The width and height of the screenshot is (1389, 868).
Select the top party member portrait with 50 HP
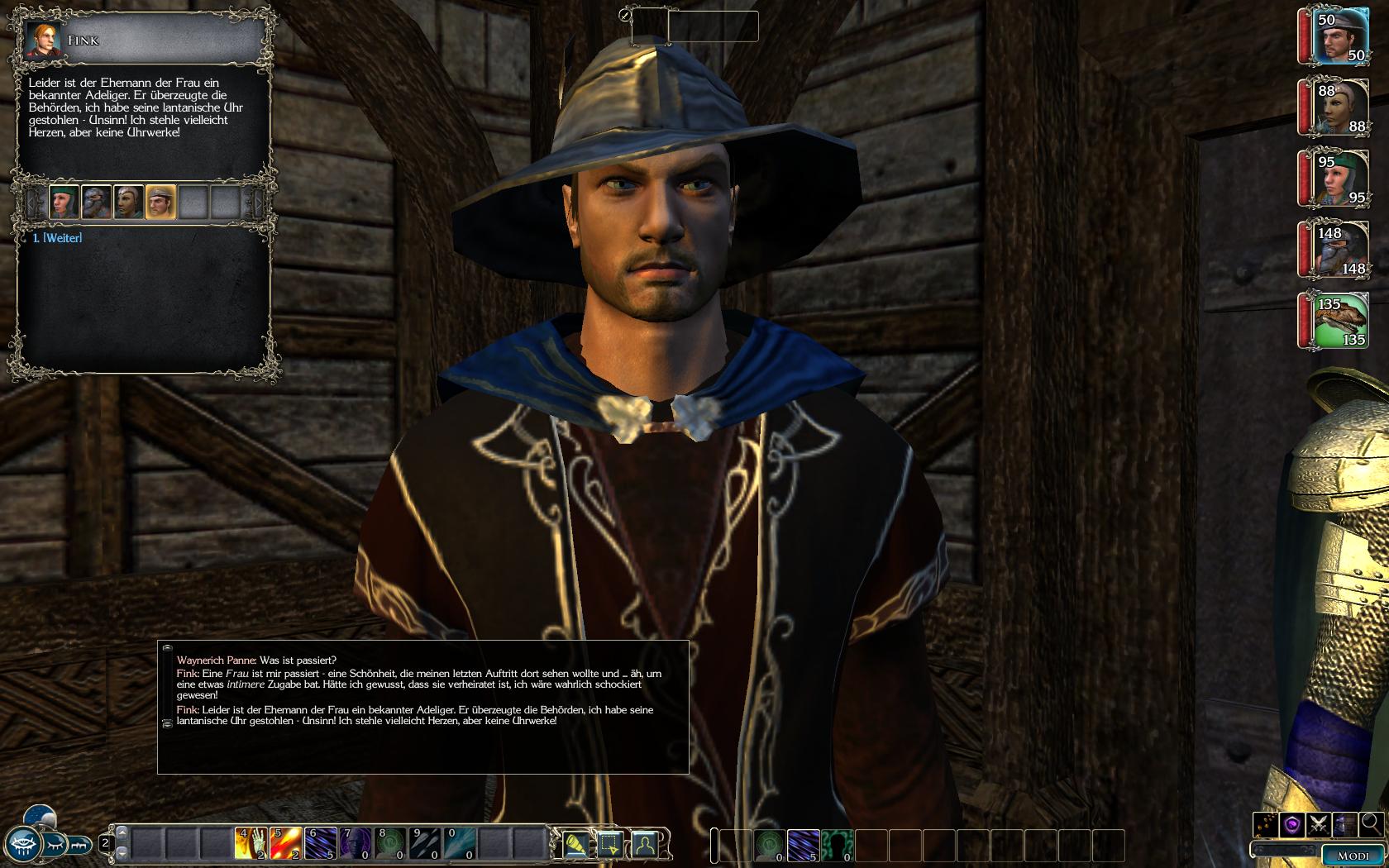1336,36
